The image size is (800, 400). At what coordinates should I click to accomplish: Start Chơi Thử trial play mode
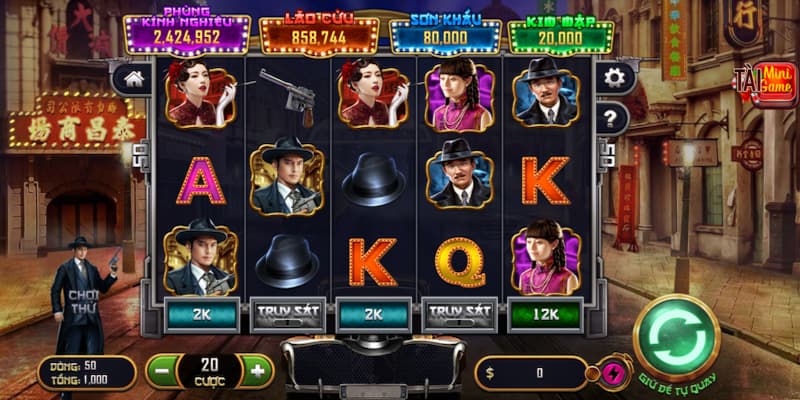pyautogui.click(x=79, y=304)
